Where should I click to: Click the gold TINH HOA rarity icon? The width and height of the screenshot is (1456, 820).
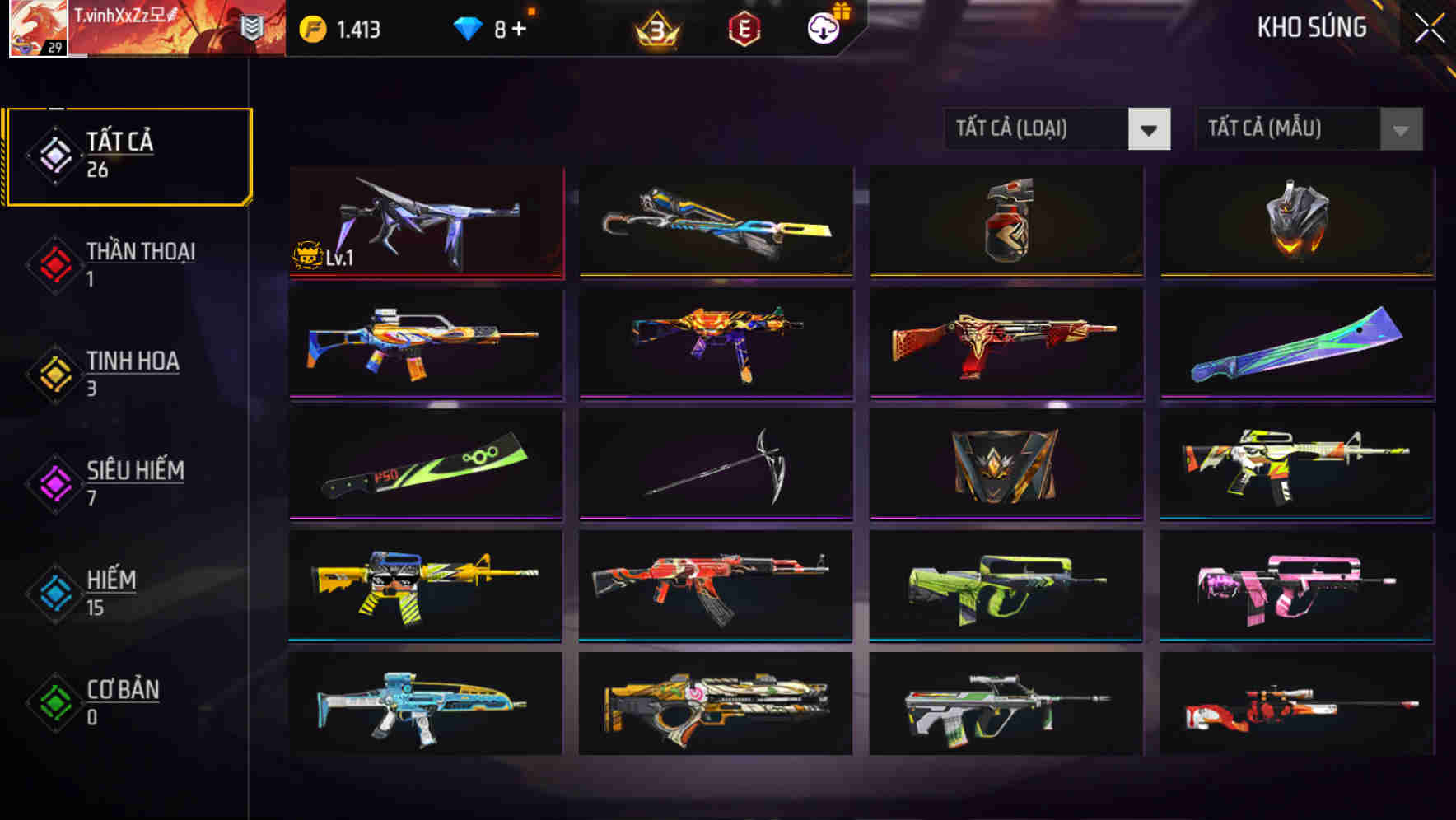(x=53, y=373)
